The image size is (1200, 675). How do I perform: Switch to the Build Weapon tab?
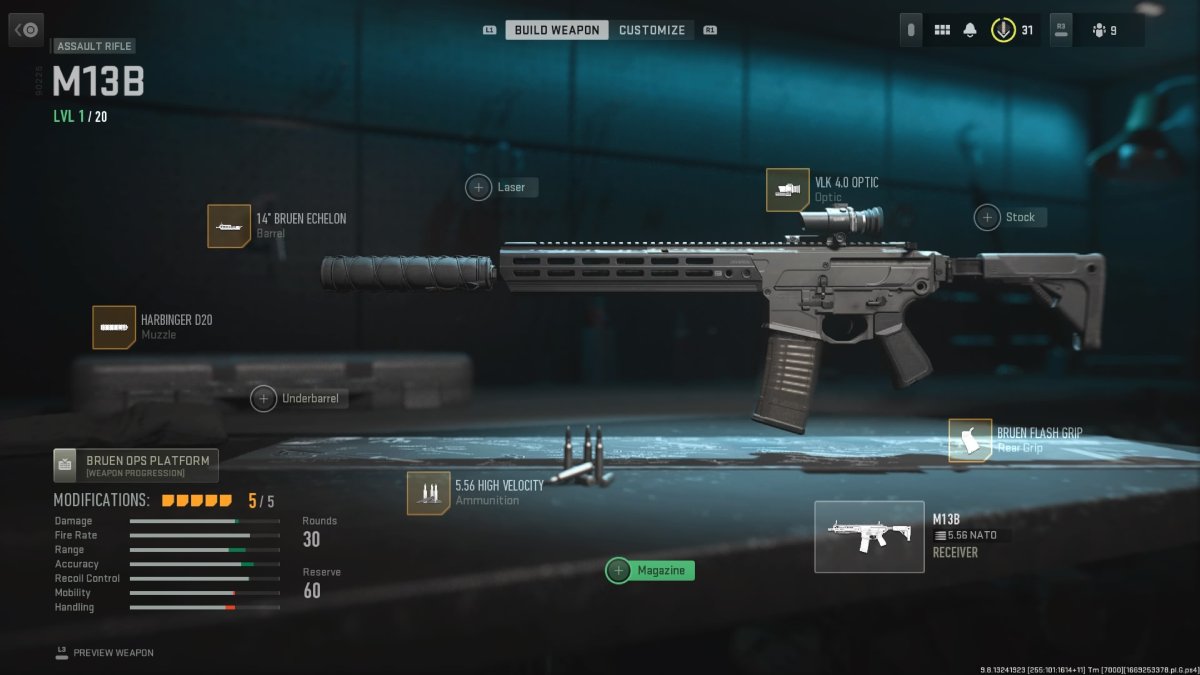[557, 30]
